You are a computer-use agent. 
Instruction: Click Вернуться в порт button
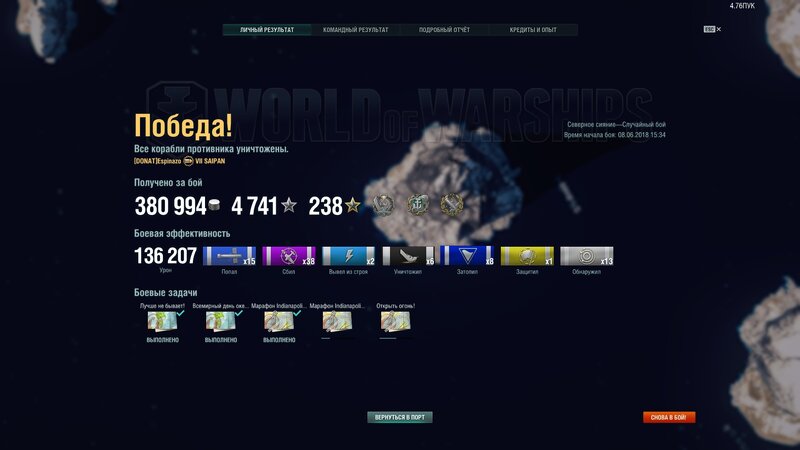[400, 417]
